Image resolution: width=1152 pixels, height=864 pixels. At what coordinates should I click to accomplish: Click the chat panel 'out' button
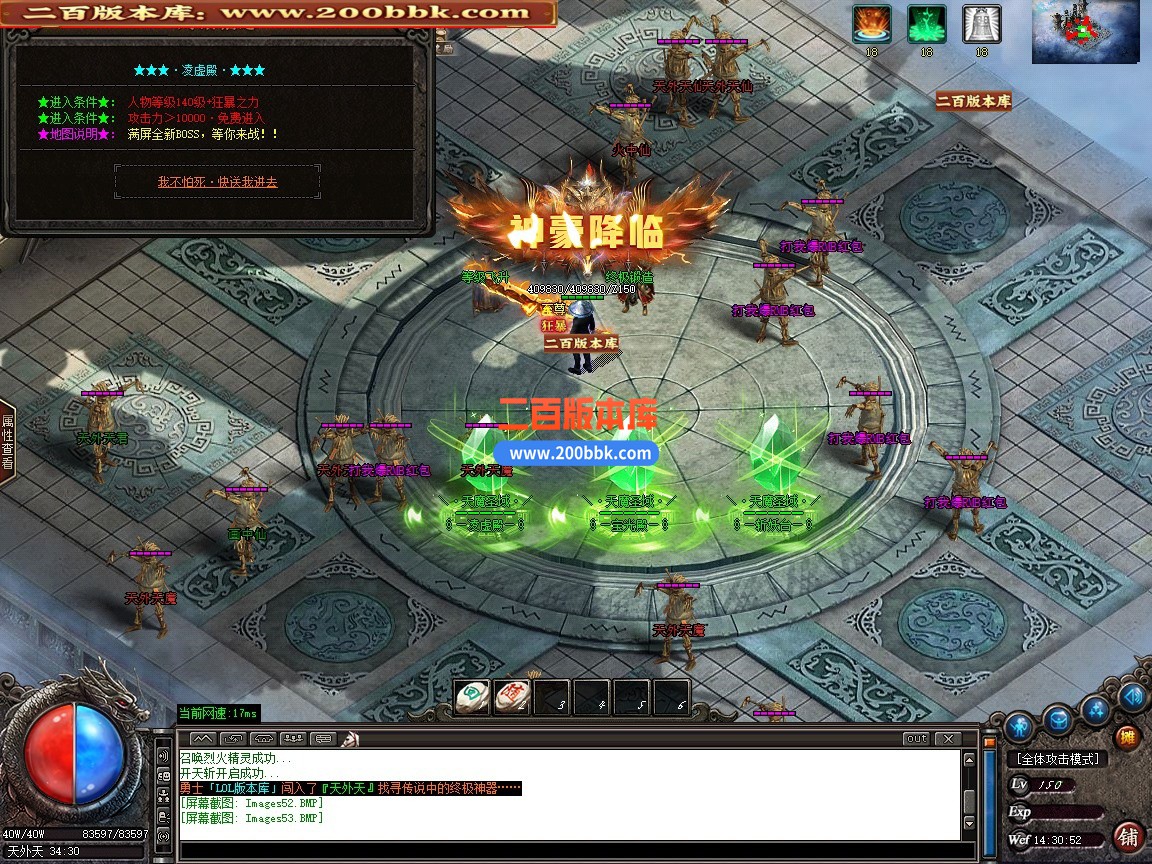[x=915, y=739]
